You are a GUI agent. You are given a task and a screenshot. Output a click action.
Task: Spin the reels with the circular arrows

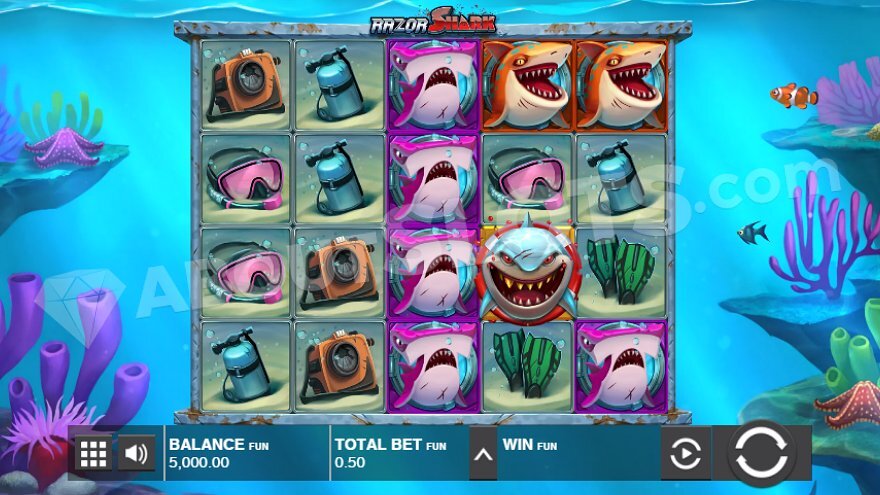[x=761, y=453]
